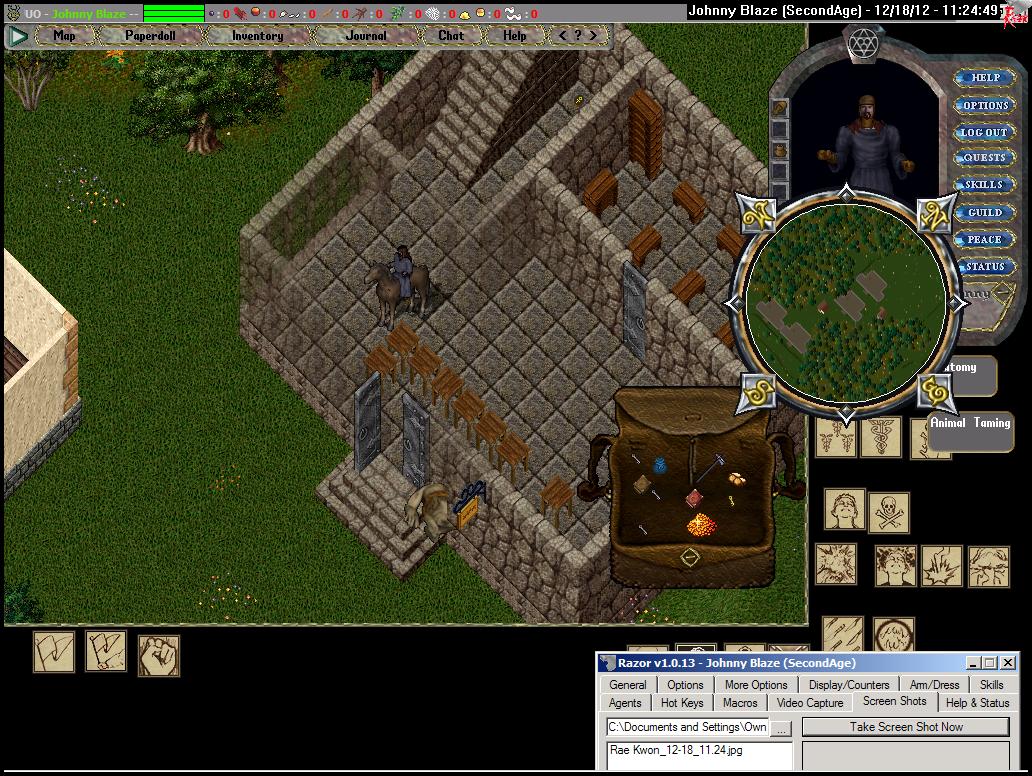Cast the skull and crossbones Poison spell icon

click(x=888, y=512)
